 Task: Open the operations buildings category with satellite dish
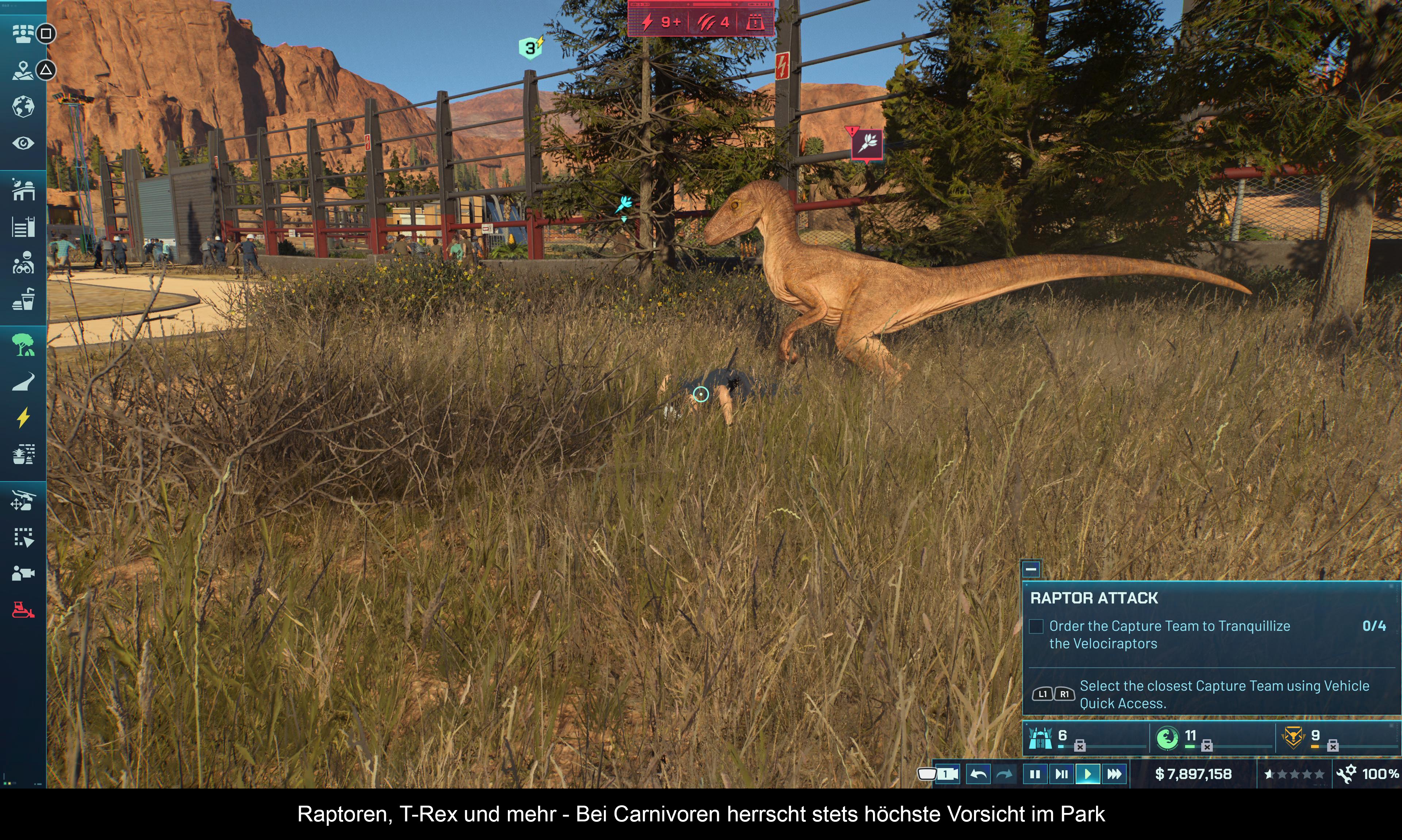tap(23, 190)
